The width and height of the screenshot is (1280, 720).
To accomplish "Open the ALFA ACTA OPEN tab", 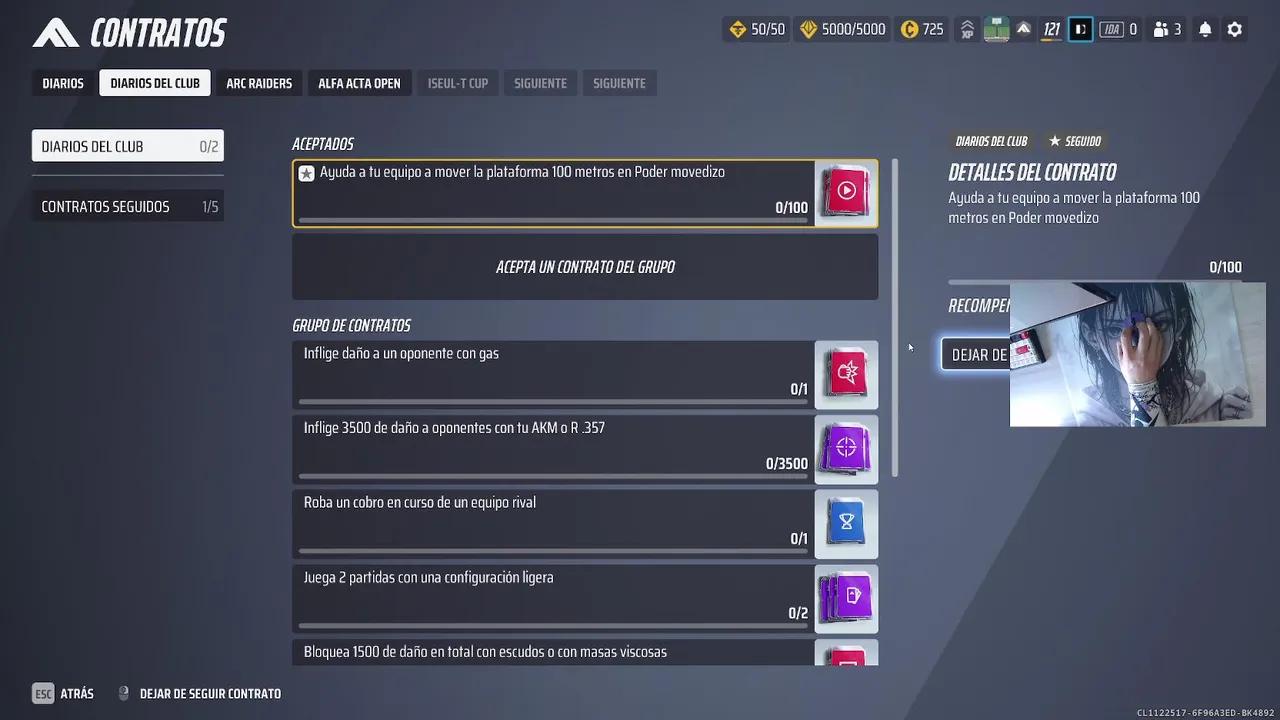I will [359, 83].
